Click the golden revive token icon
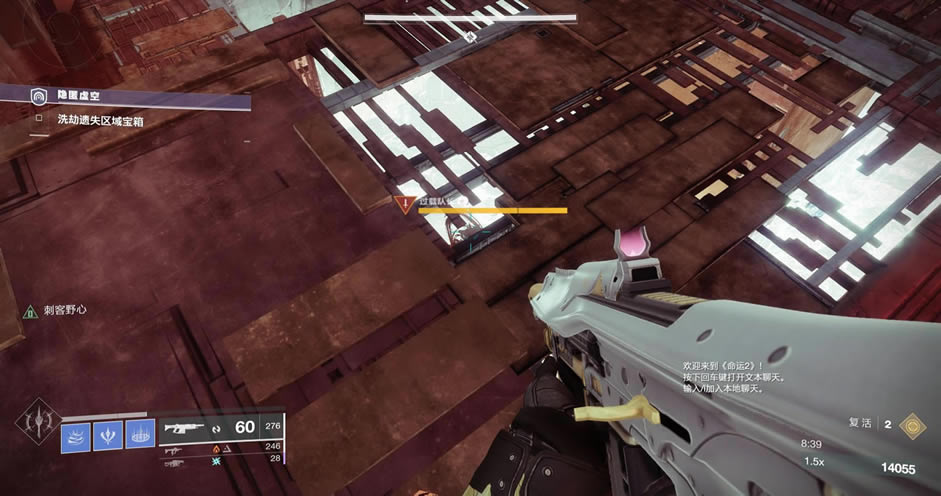Viewport: 941px width, 496px height. (x=911, y=425)
